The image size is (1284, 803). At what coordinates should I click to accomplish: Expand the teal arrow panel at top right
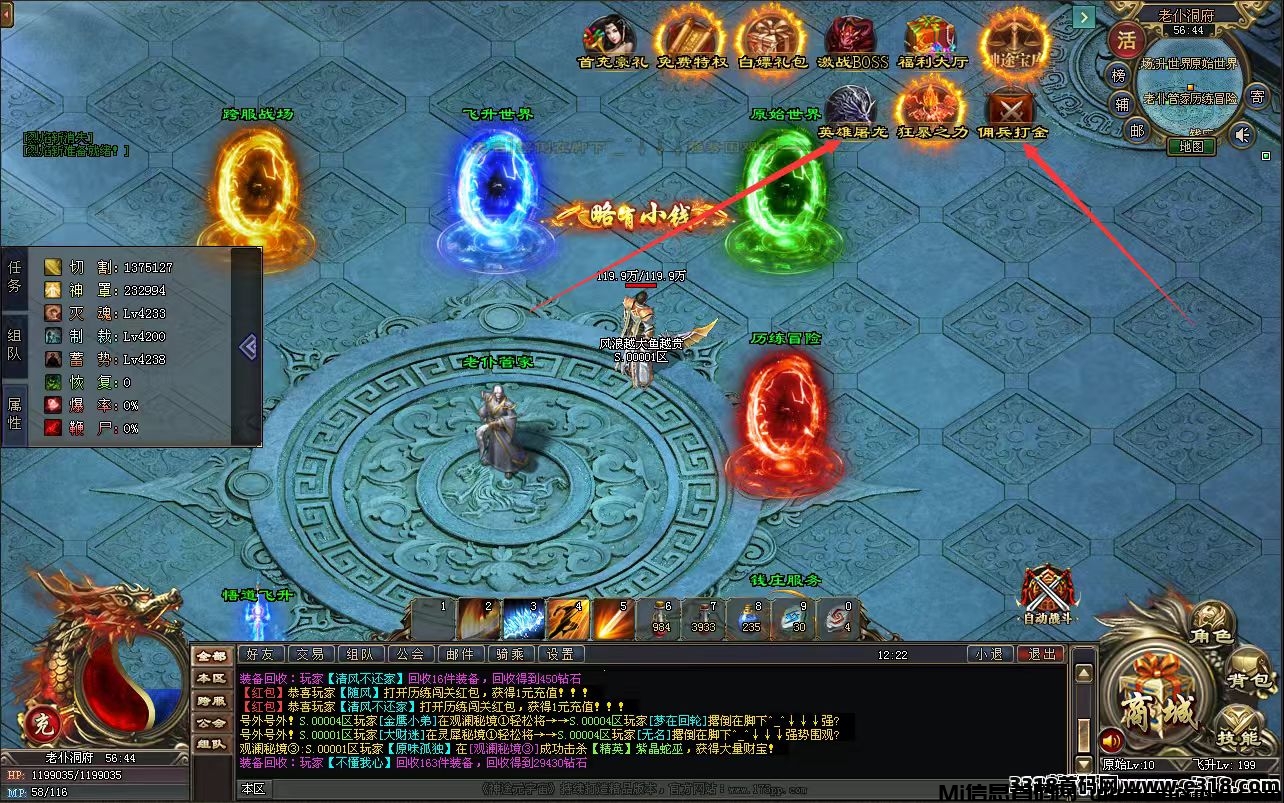1085,17
